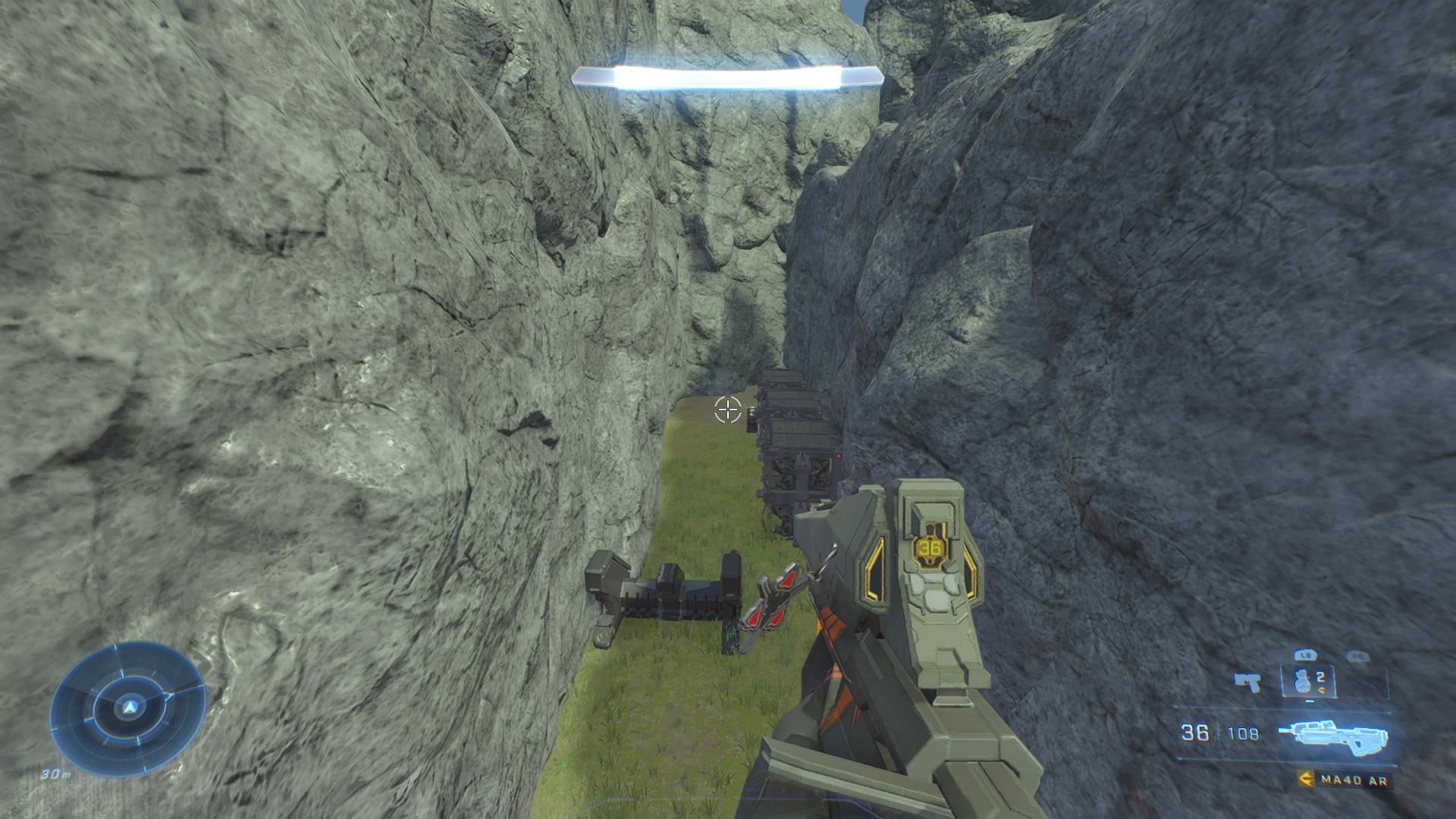1456x819 pixels.
Task: Switch to the secondary pistol icon
Action: (1246, 682)
